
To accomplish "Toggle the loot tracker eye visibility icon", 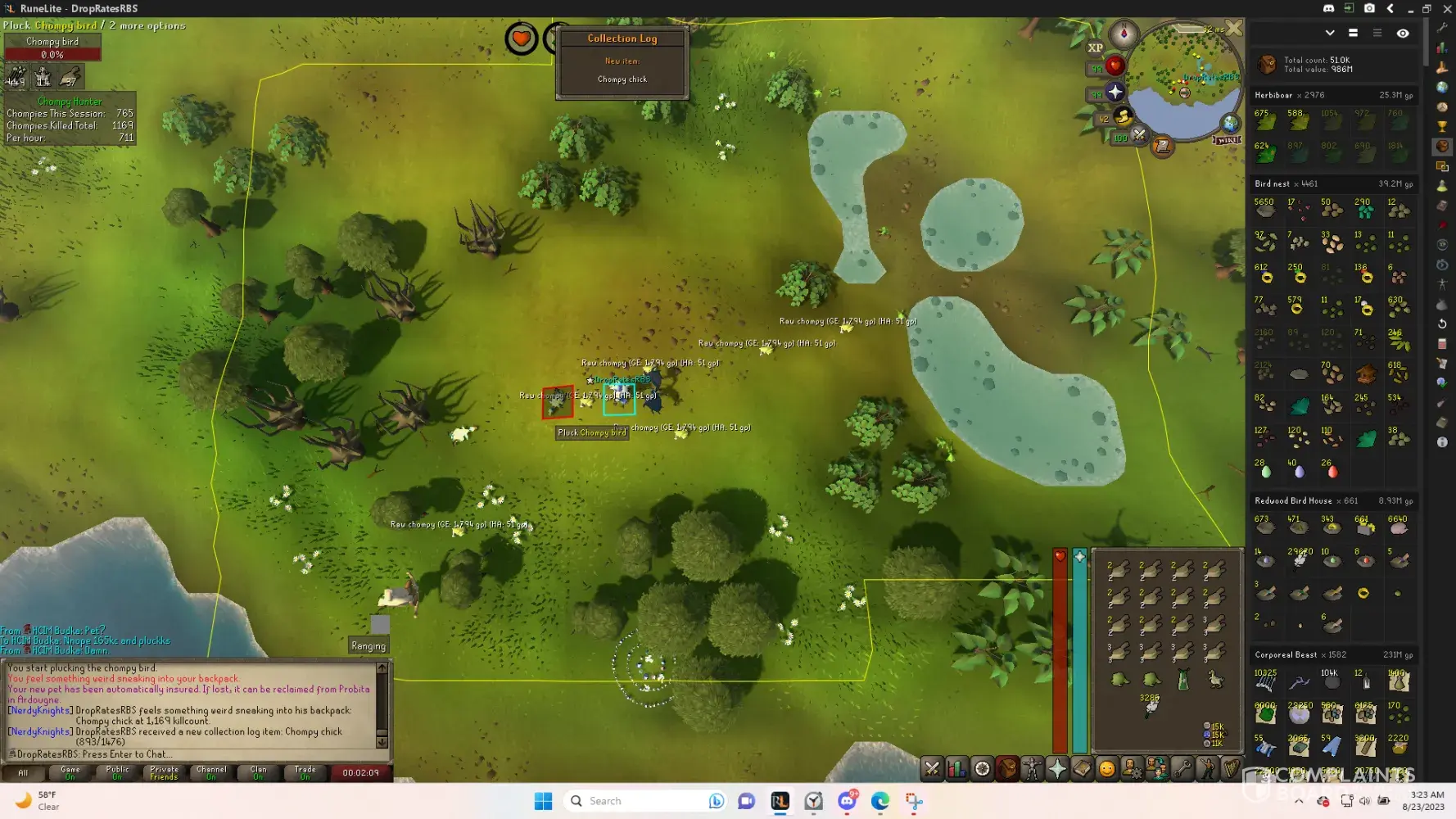I will coord(1403,34).
